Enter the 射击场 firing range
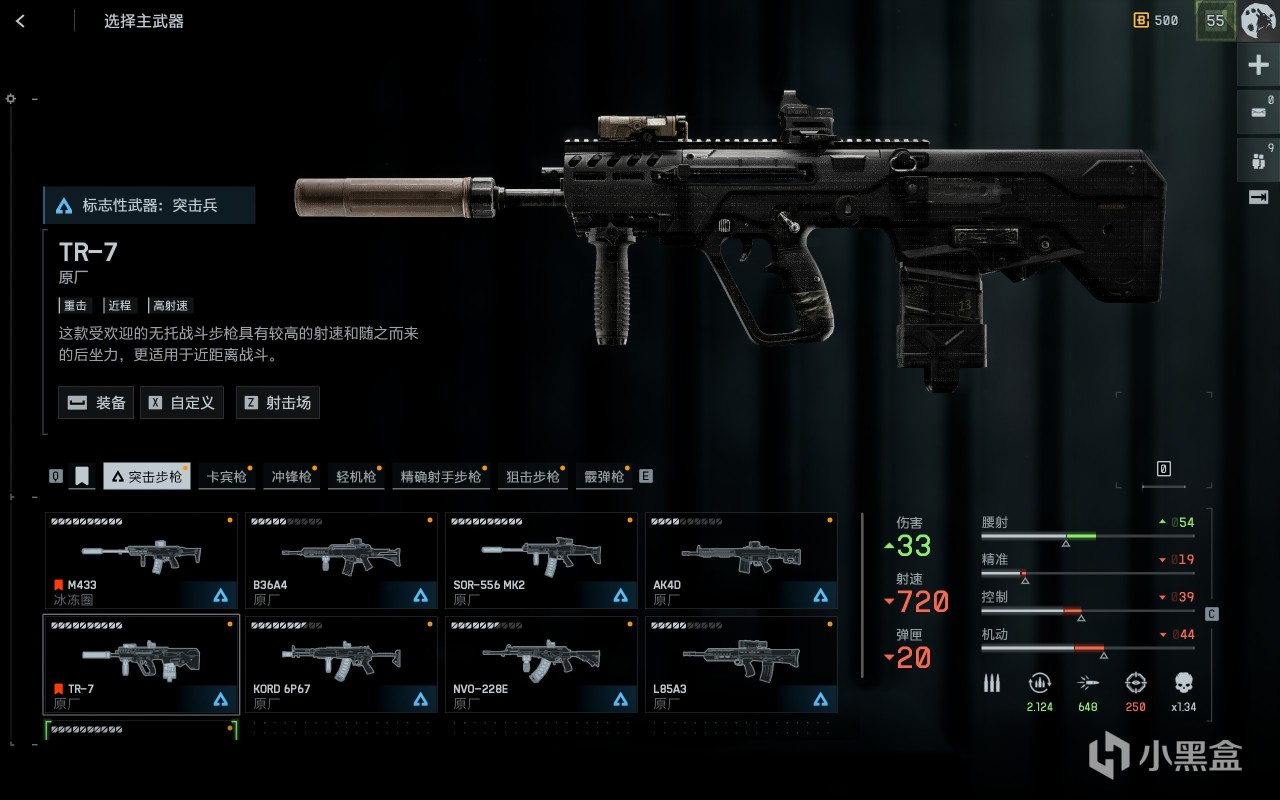 [278, 403]
